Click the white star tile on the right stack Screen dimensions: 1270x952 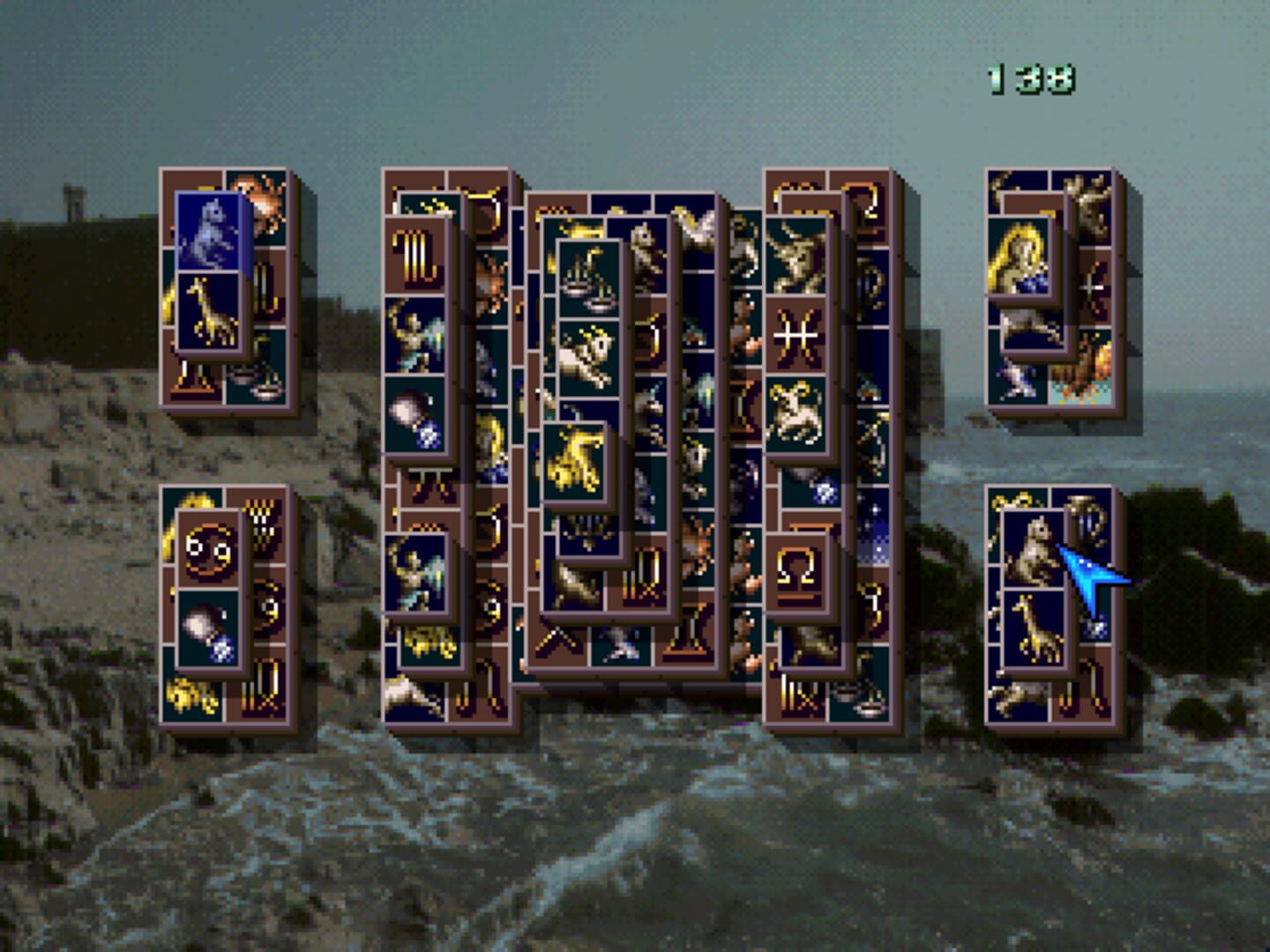(1093, 286)
